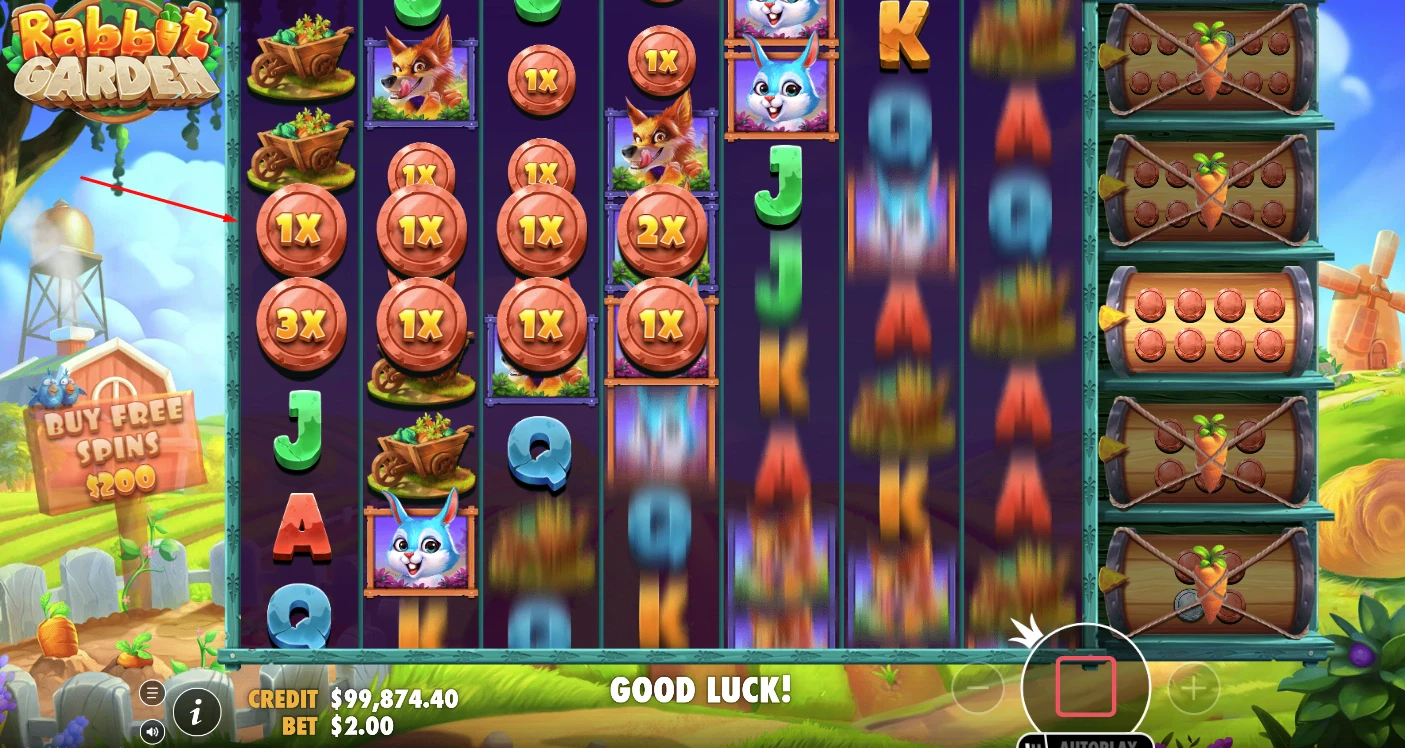1405x748 pixels.
Task: Toggle the spin button highlighted in red
Action: pyautogui.click(x=1087, y=686)
